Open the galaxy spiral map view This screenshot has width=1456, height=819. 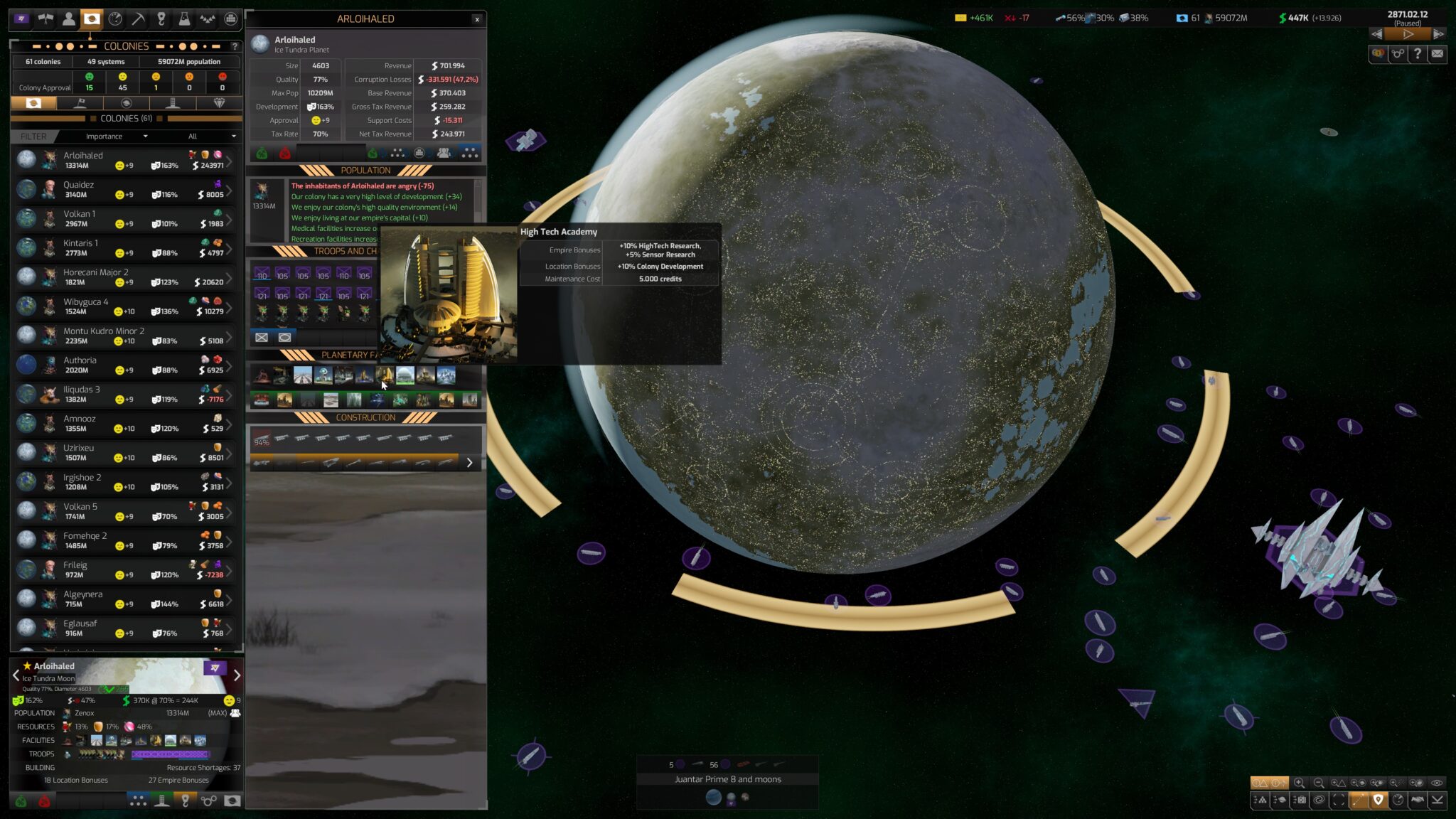click(x=1319, y=800)
